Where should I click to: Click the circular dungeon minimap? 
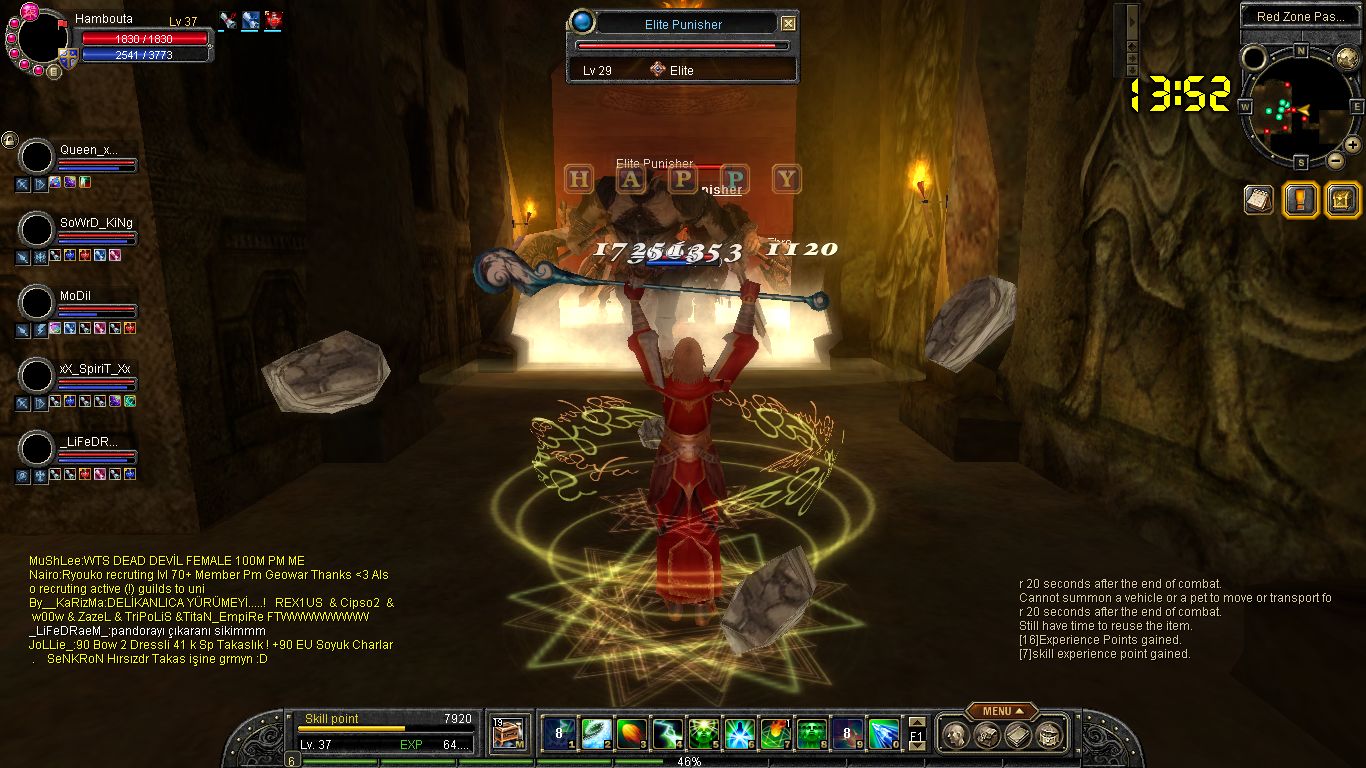(x=1298, y=108)
